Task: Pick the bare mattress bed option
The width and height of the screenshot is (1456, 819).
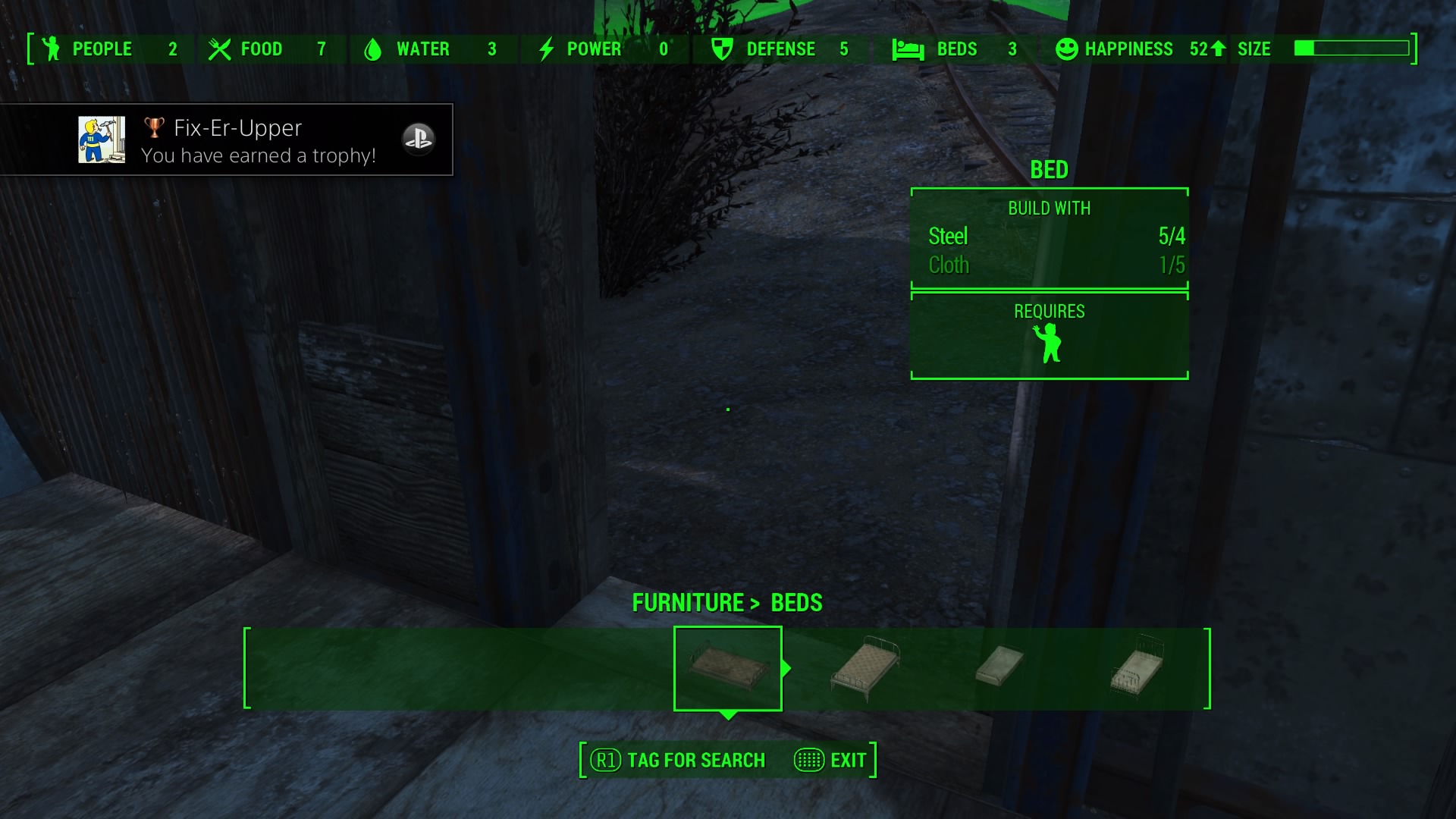Action: pyautogui.click(x=999, y=666)
